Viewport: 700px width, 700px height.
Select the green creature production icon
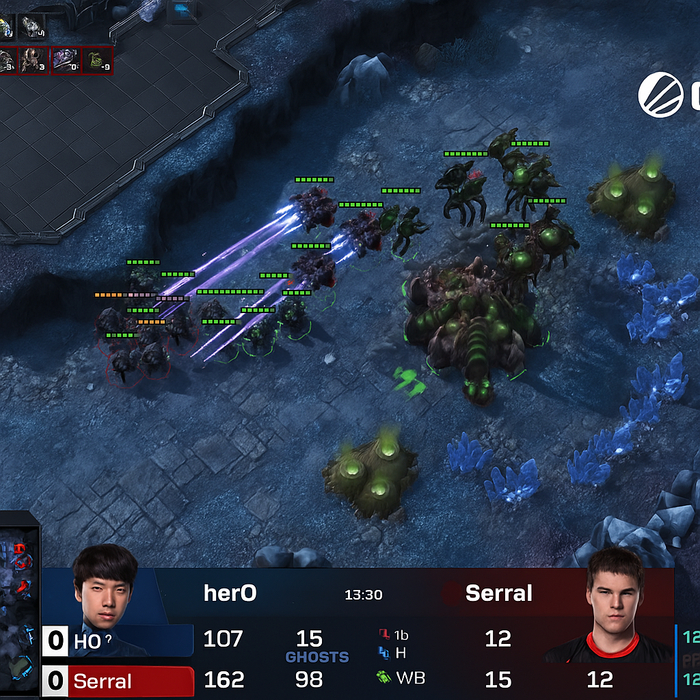[x=97, y=61]
